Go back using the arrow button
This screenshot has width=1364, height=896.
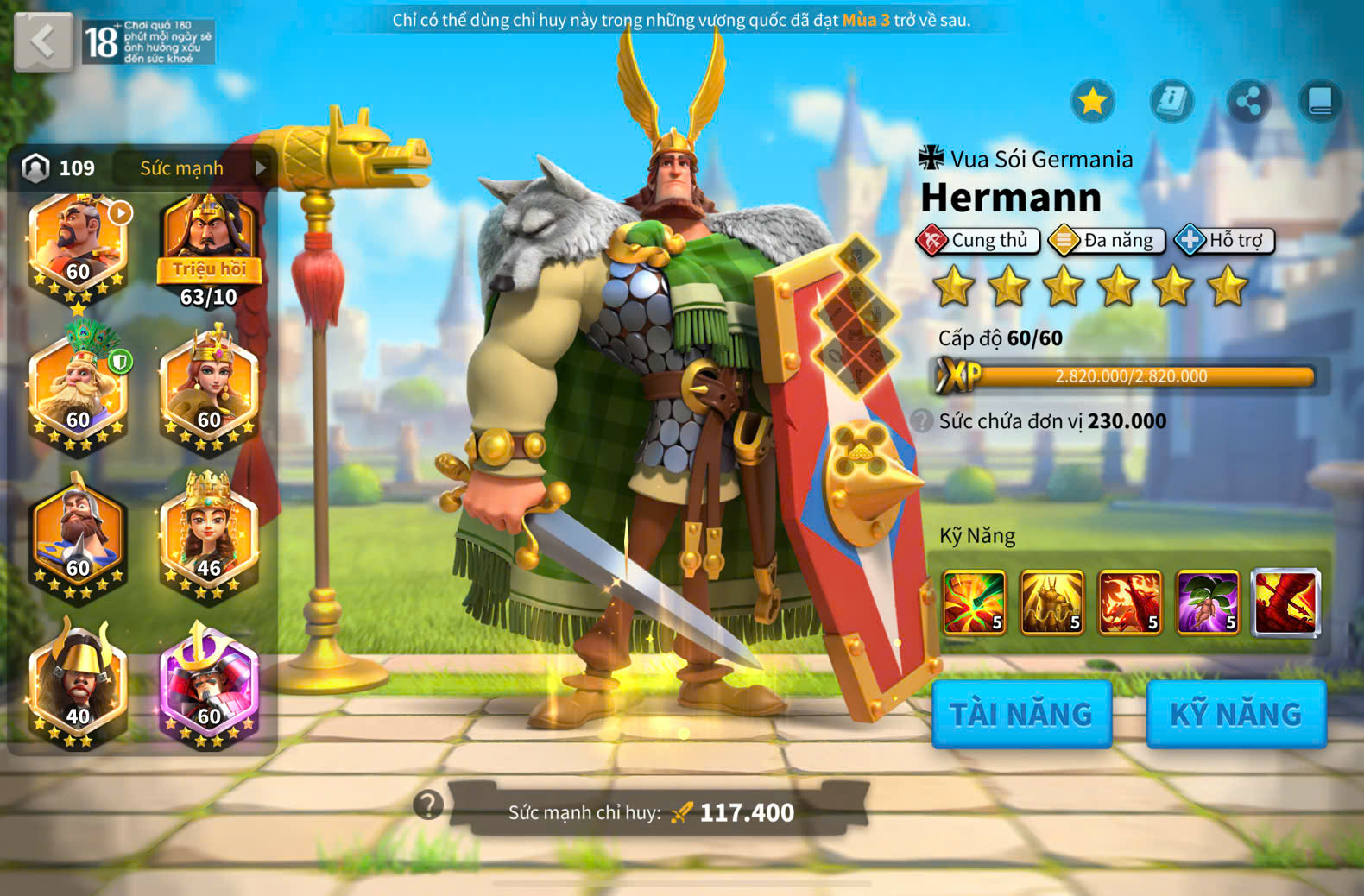coord(43,41)
